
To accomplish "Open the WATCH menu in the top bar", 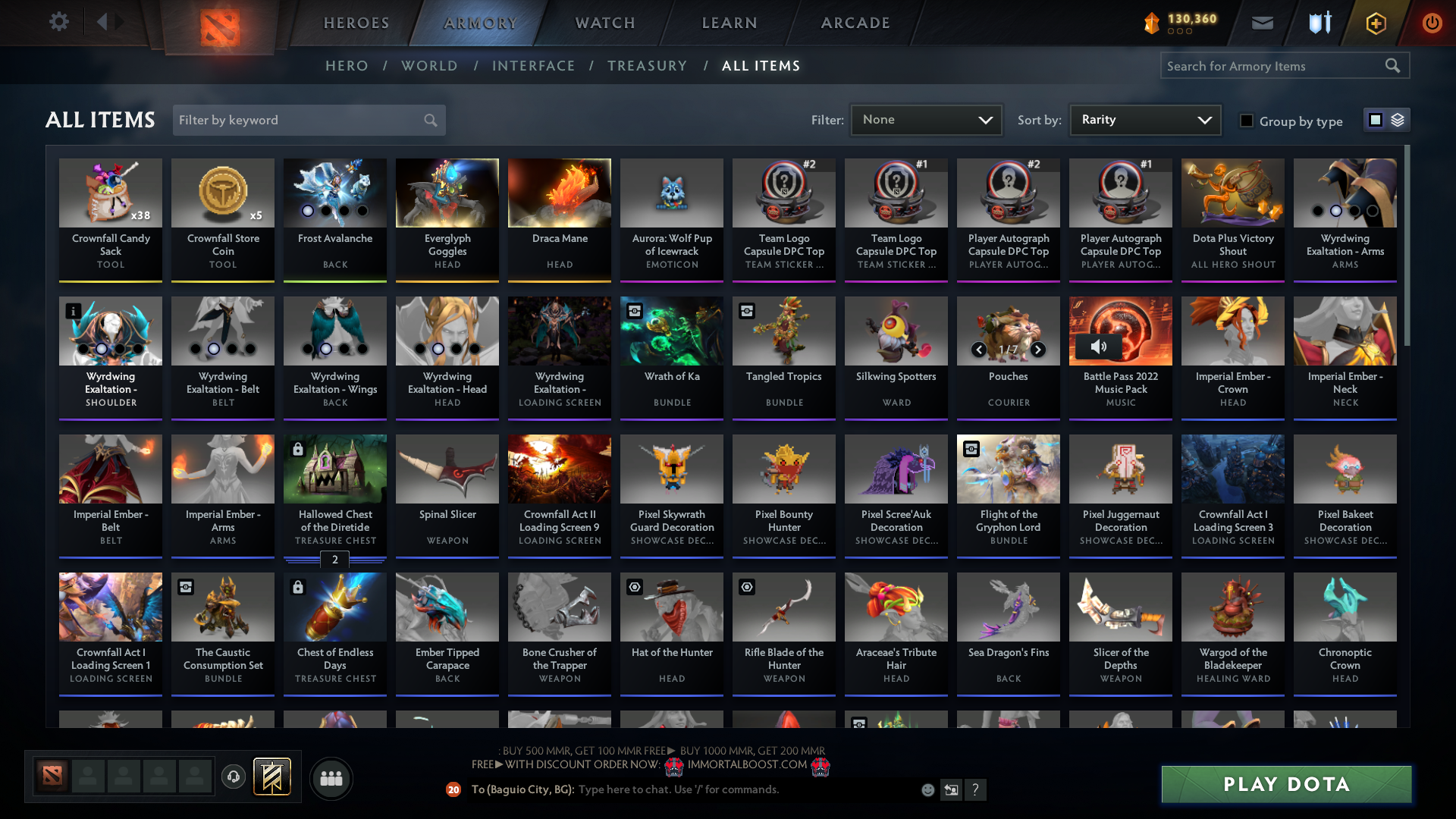I will click(x=604, y=23).
